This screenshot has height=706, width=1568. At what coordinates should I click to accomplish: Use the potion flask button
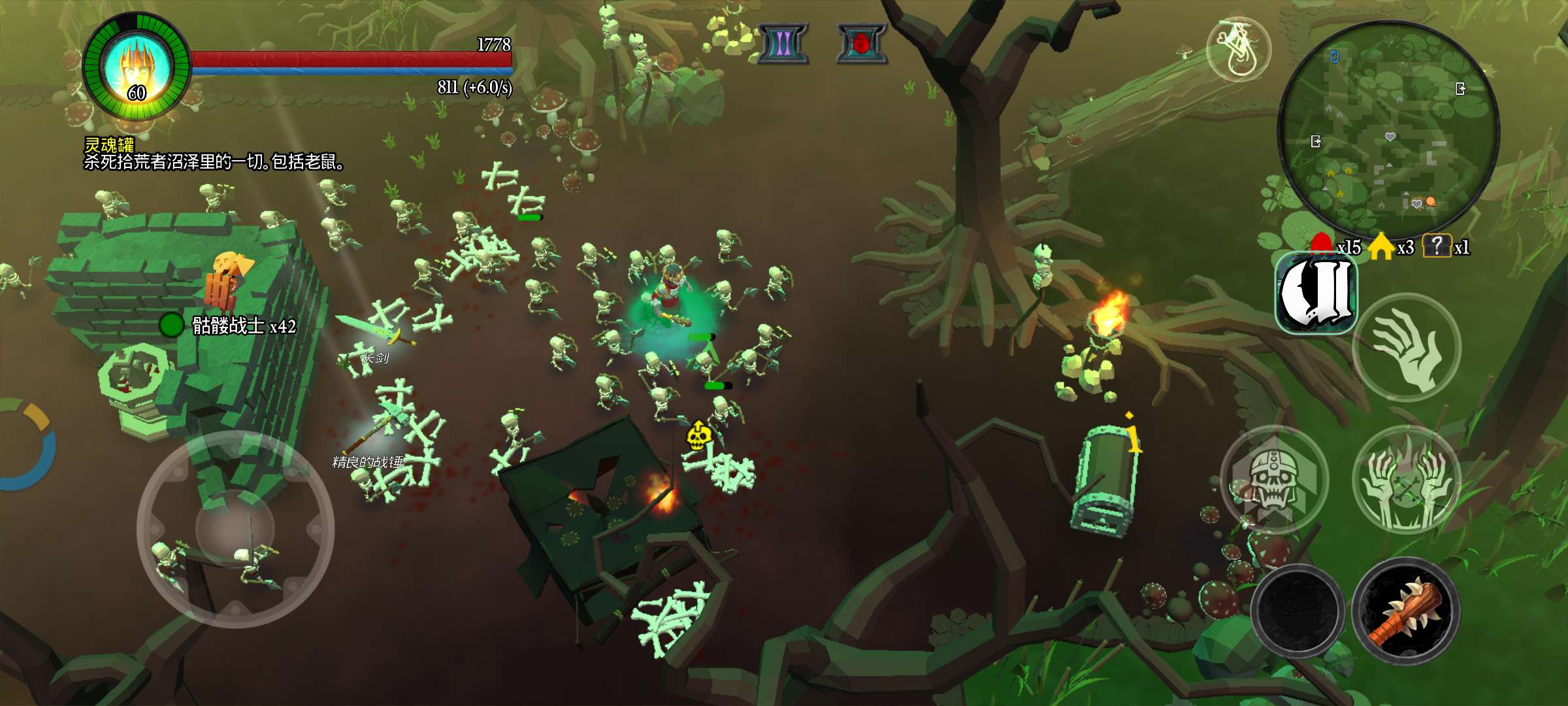pyautogui.click(x=1238, y=50)
